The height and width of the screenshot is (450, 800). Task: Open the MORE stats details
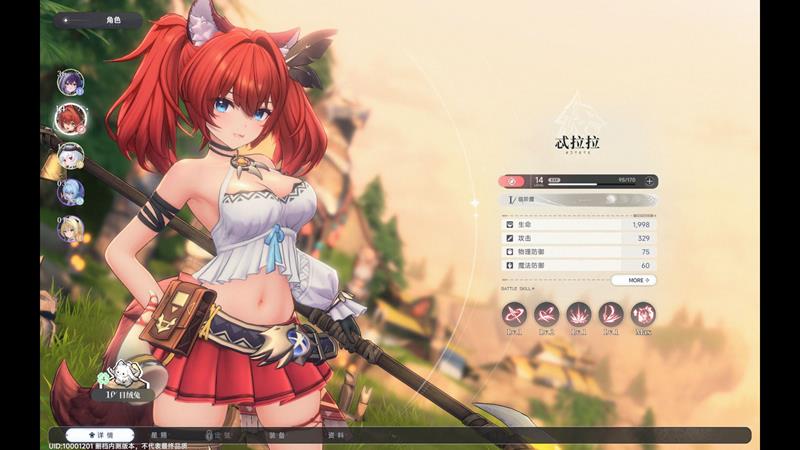pos(634,280)
